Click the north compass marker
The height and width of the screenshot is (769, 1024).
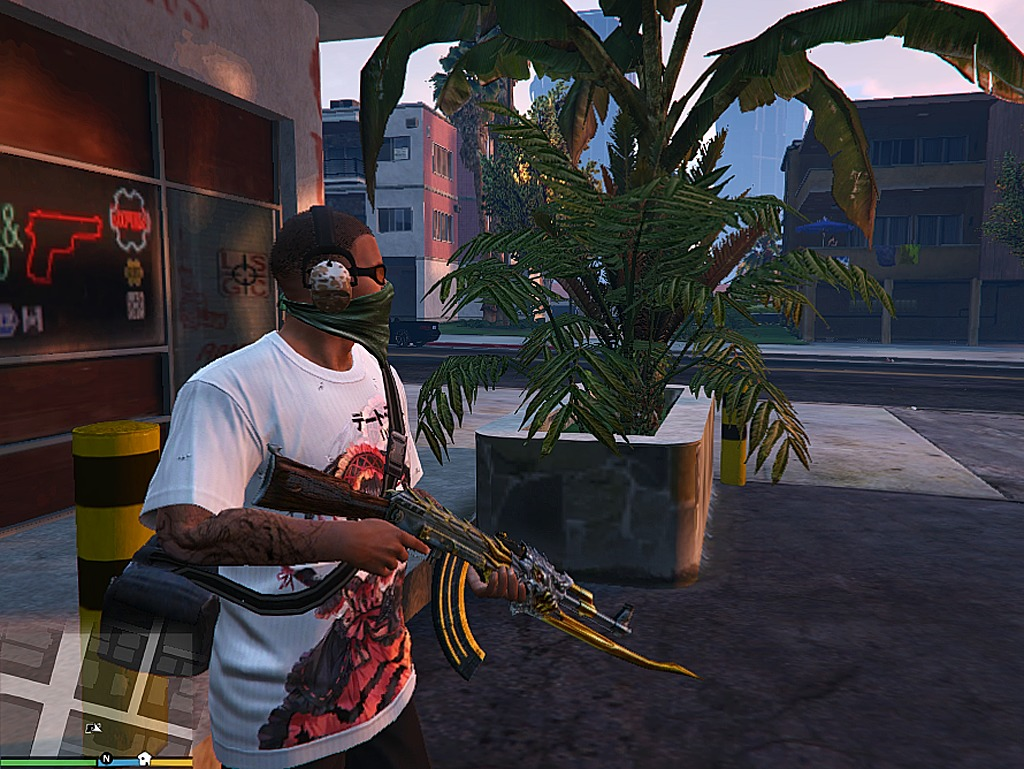(105, 759)
